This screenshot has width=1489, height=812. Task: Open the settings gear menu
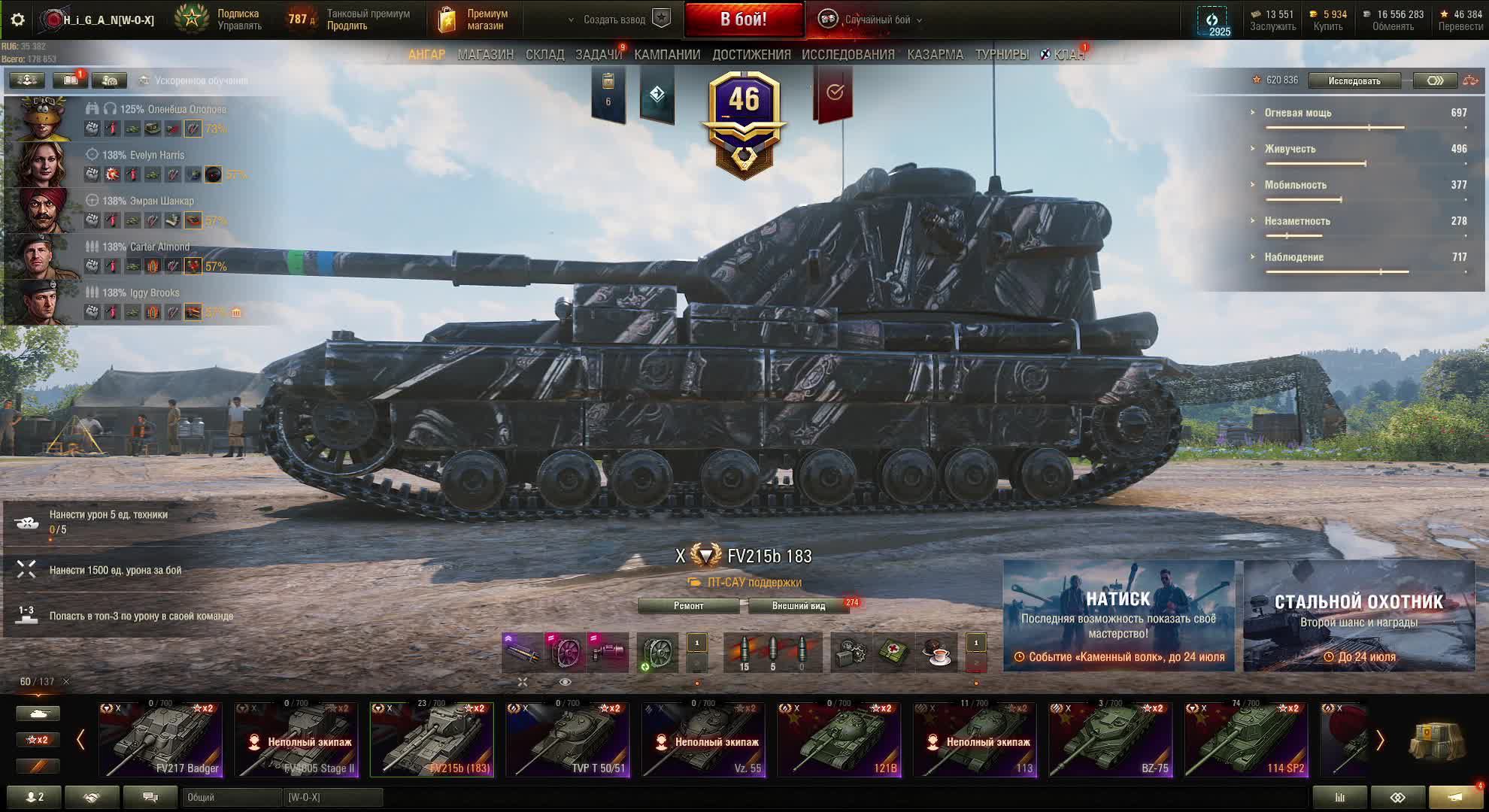[x=17, y=20]
